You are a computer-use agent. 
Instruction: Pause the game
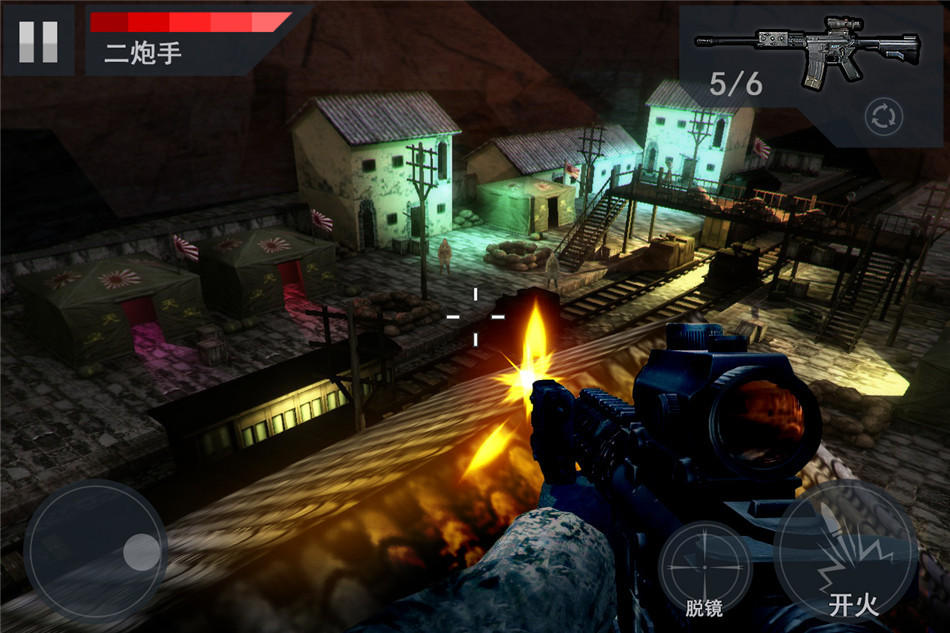[38, 40]
